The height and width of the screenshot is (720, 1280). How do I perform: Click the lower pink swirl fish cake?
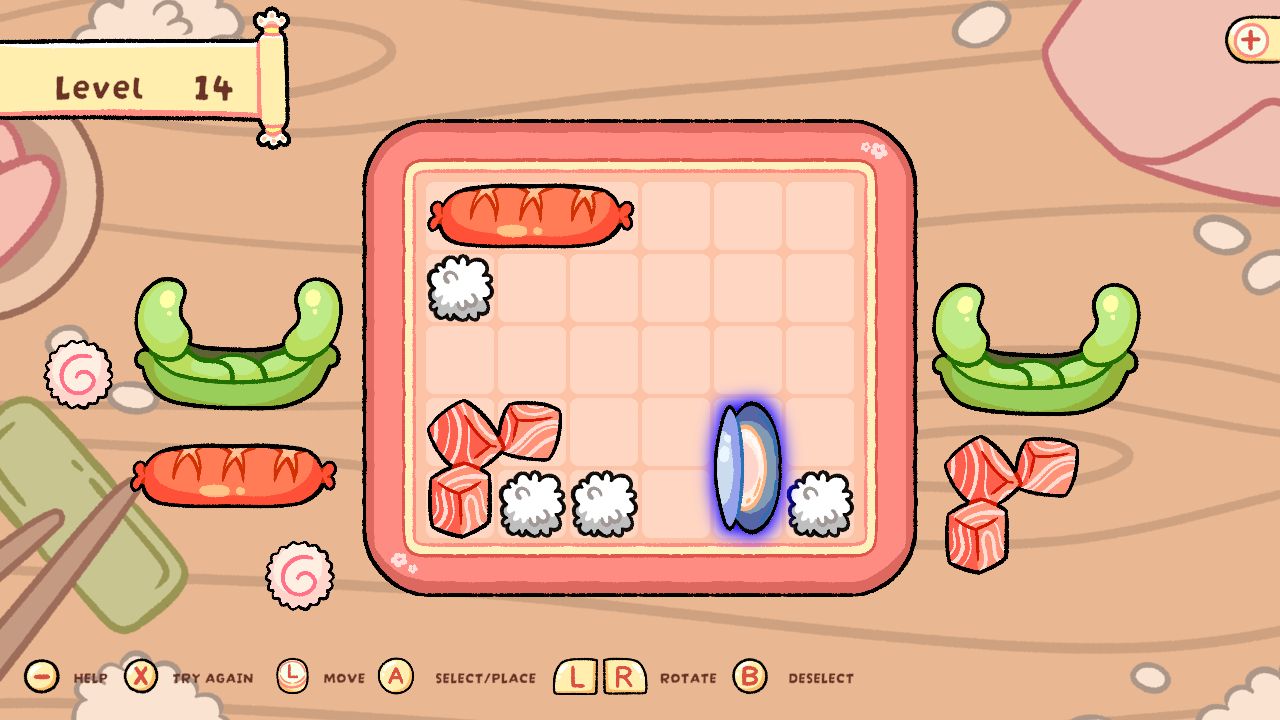click(x=300, y=575)
